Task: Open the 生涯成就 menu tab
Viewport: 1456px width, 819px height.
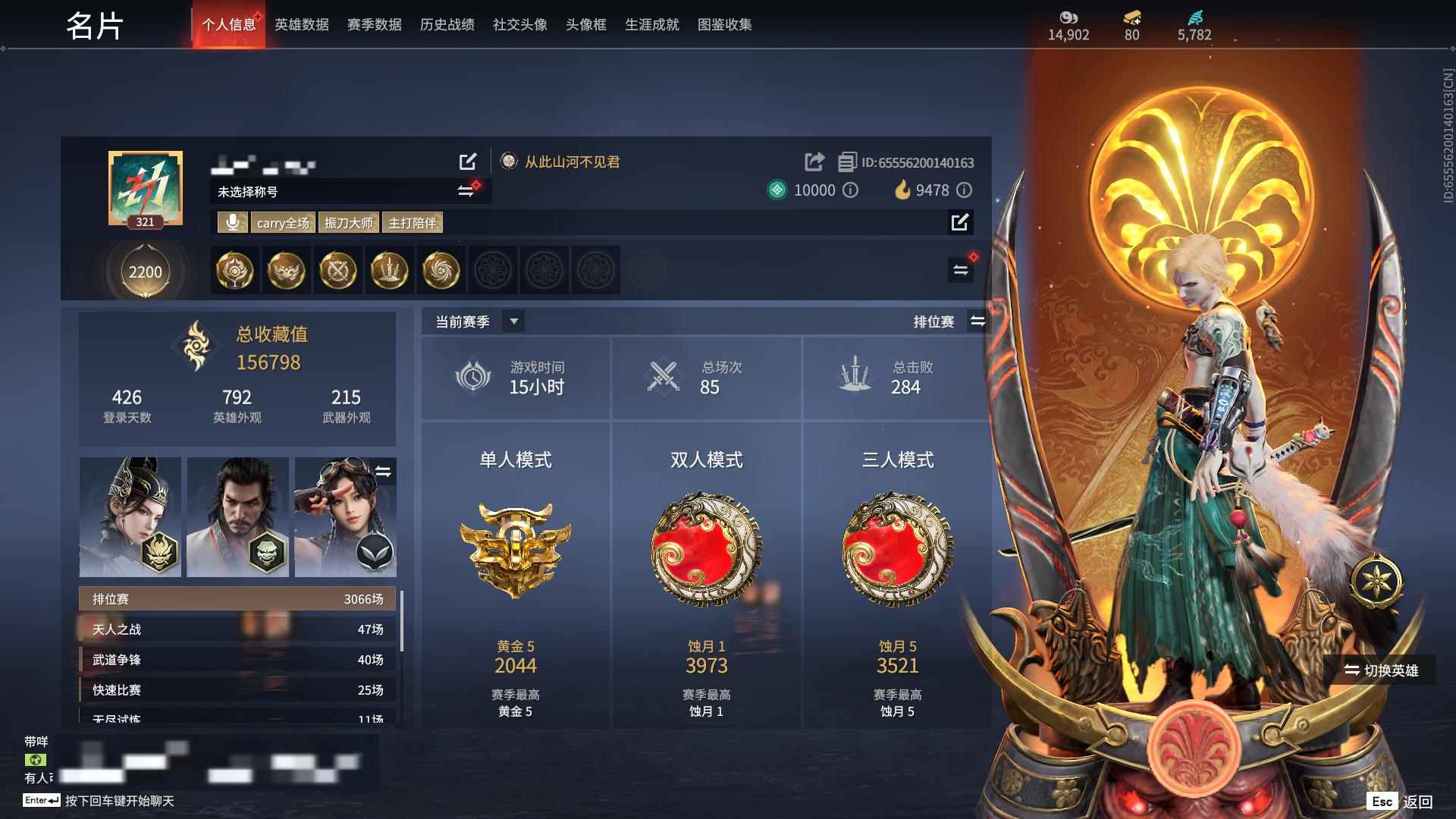Action: 651,24
